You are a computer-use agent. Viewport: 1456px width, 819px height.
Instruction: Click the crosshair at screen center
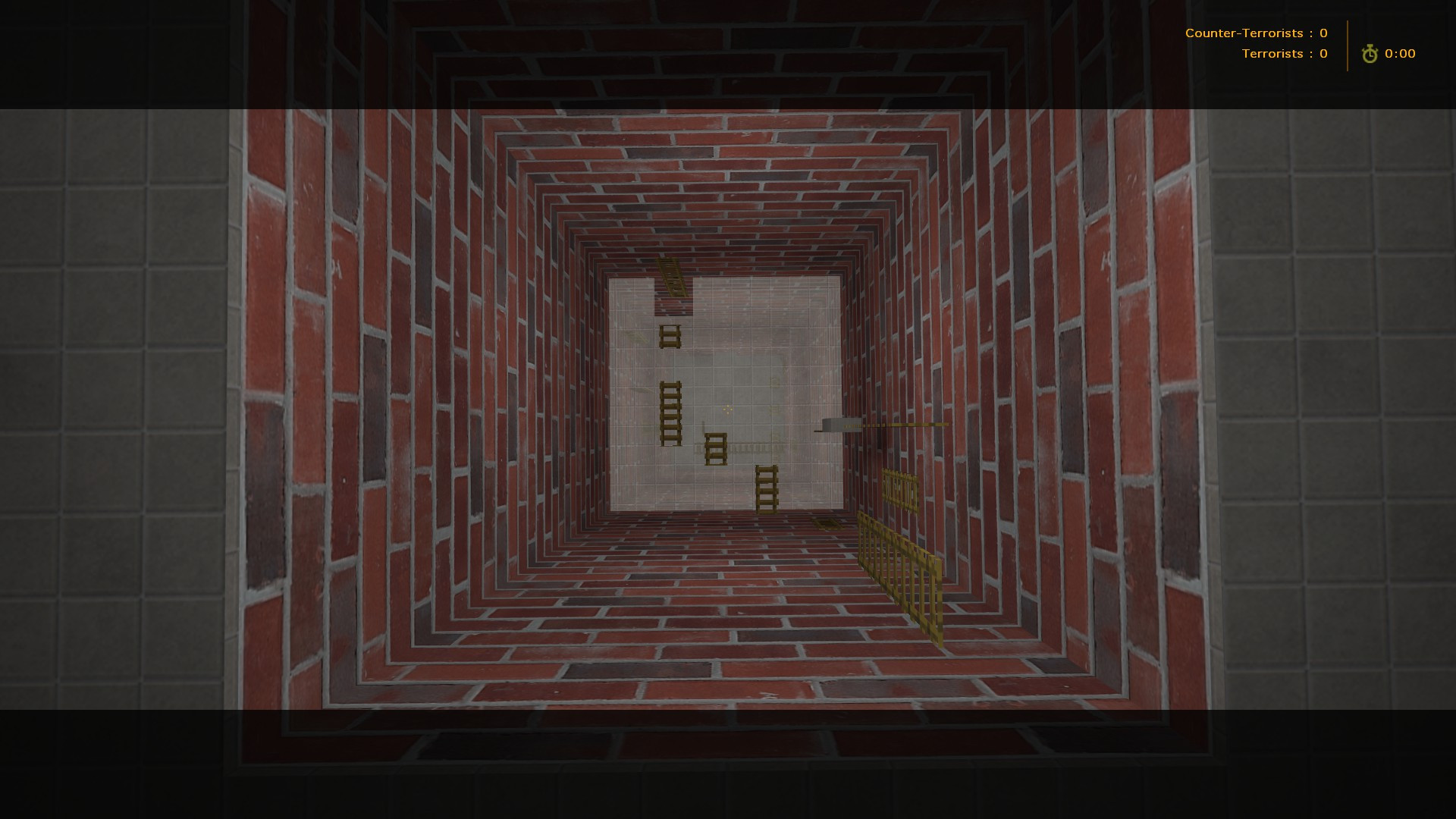click(x=728, y=409)
